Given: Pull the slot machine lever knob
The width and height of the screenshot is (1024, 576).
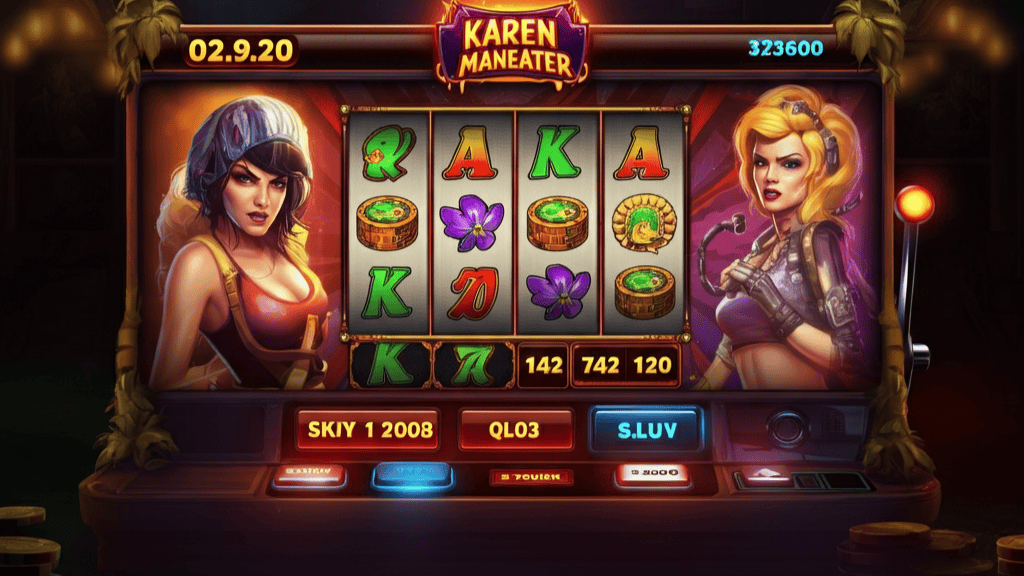Looking at the screenshot, I should point(914,205).
